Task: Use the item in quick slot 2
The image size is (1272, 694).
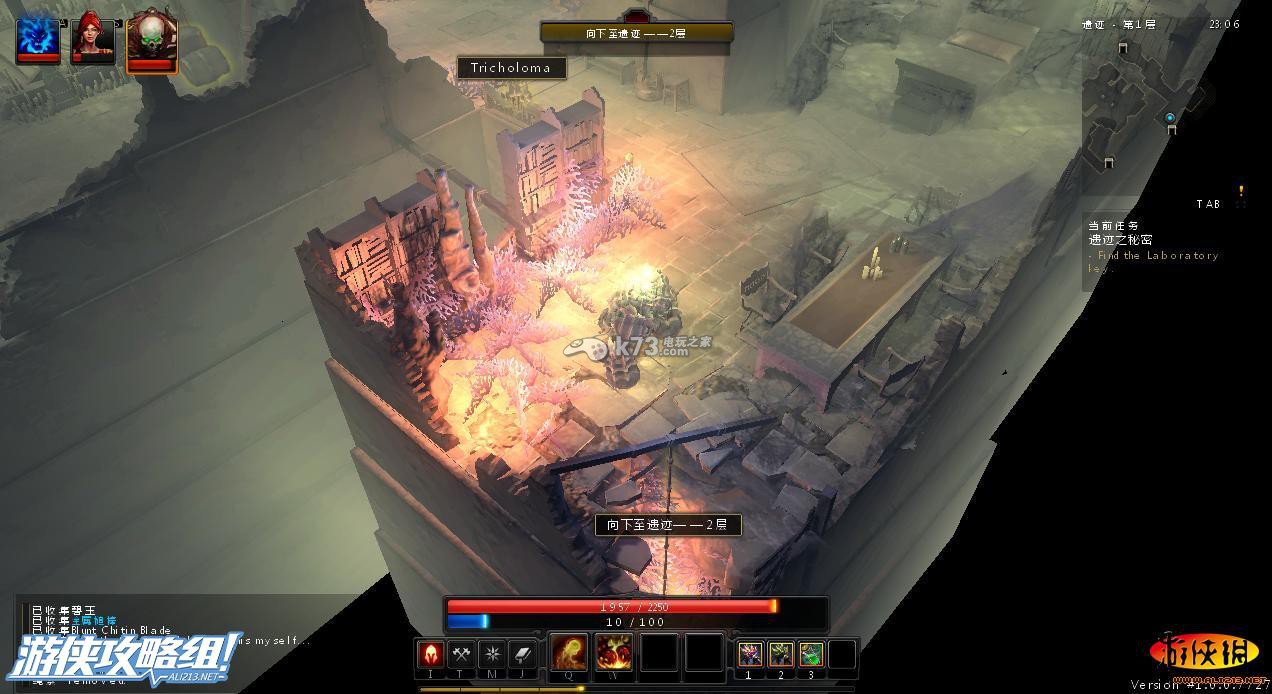Action: click(x=781, y=654)
